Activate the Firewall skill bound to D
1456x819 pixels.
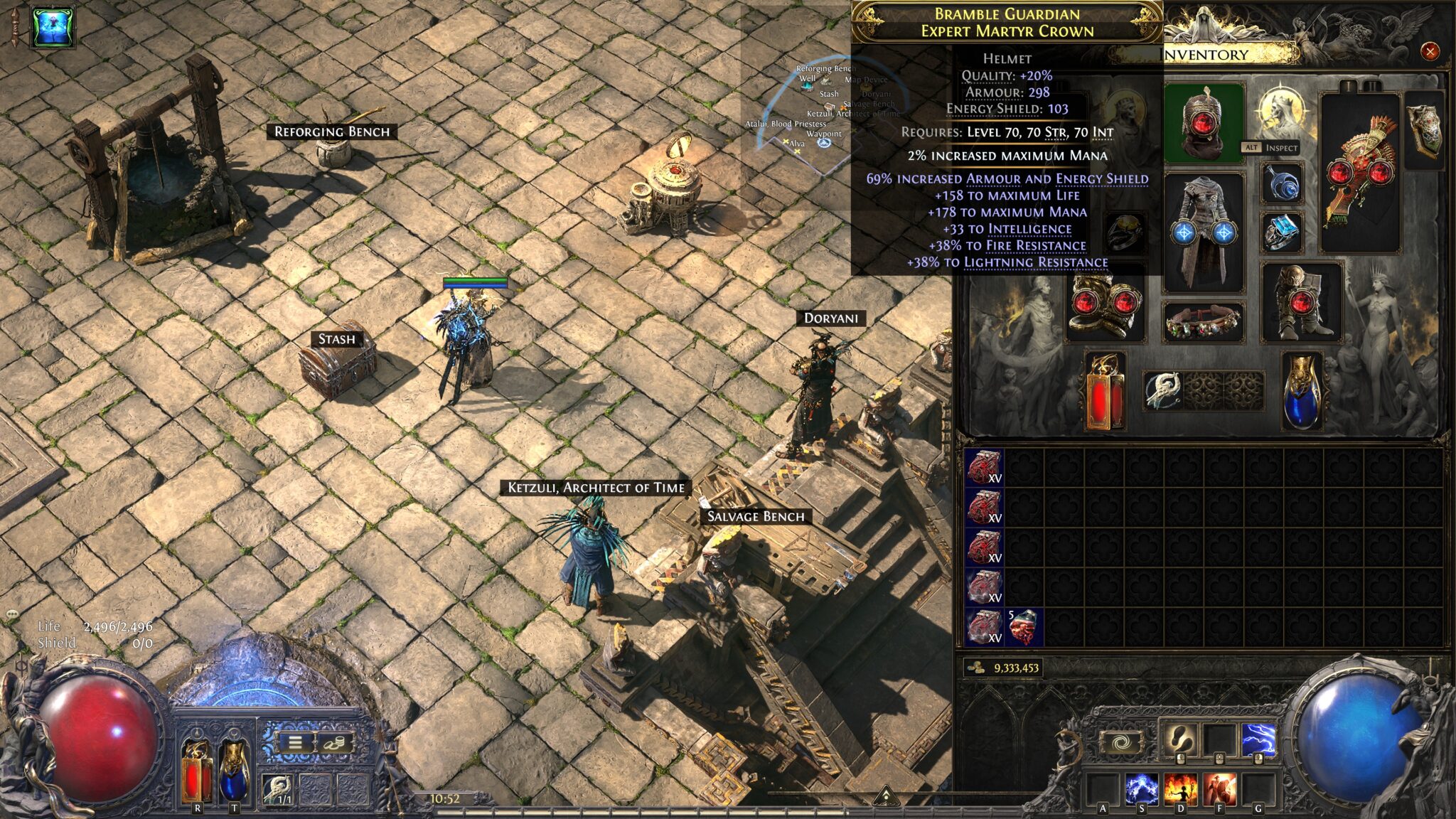coord(1181,789)
